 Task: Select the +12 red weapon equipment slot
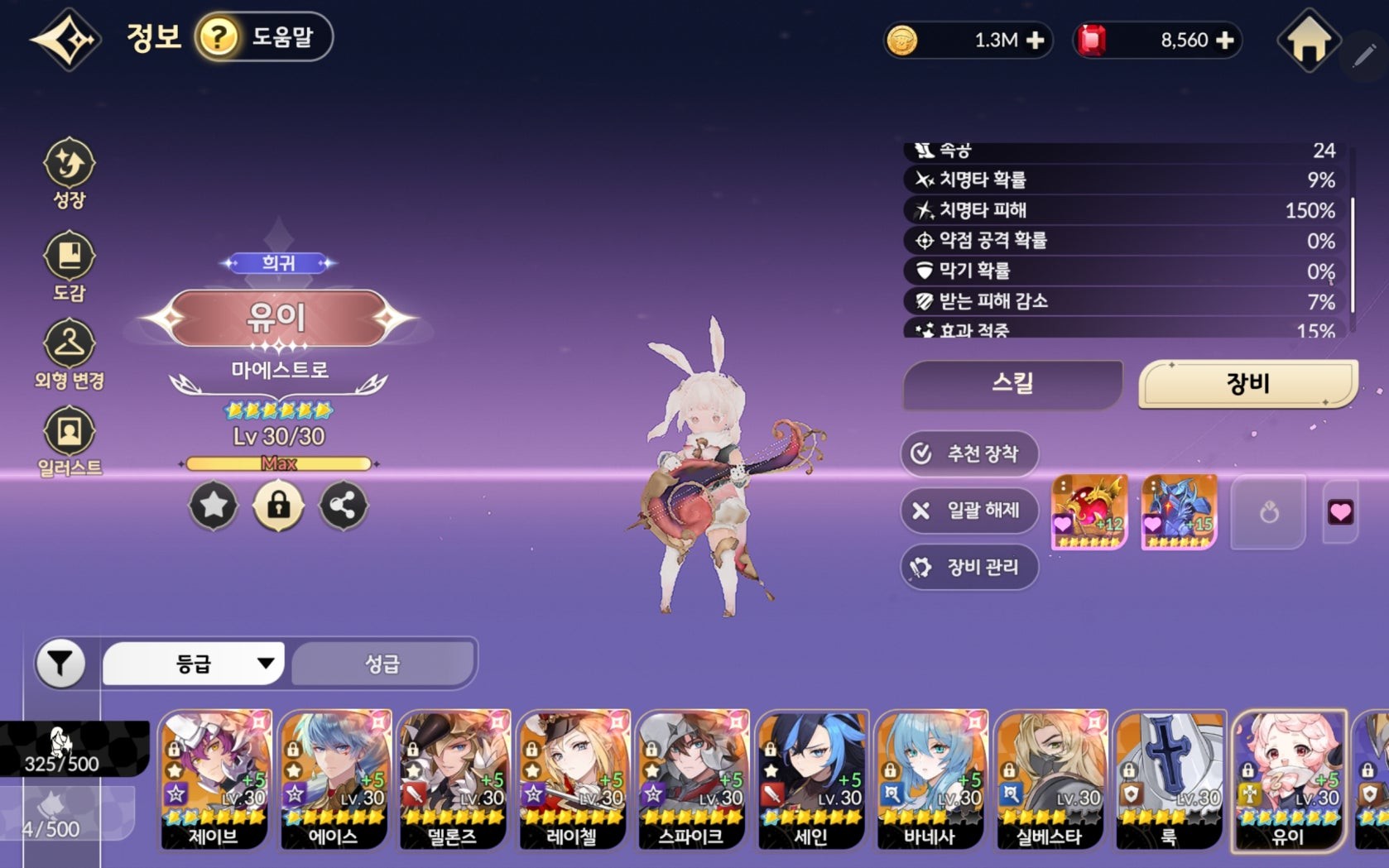click(x=1089, y=511)
